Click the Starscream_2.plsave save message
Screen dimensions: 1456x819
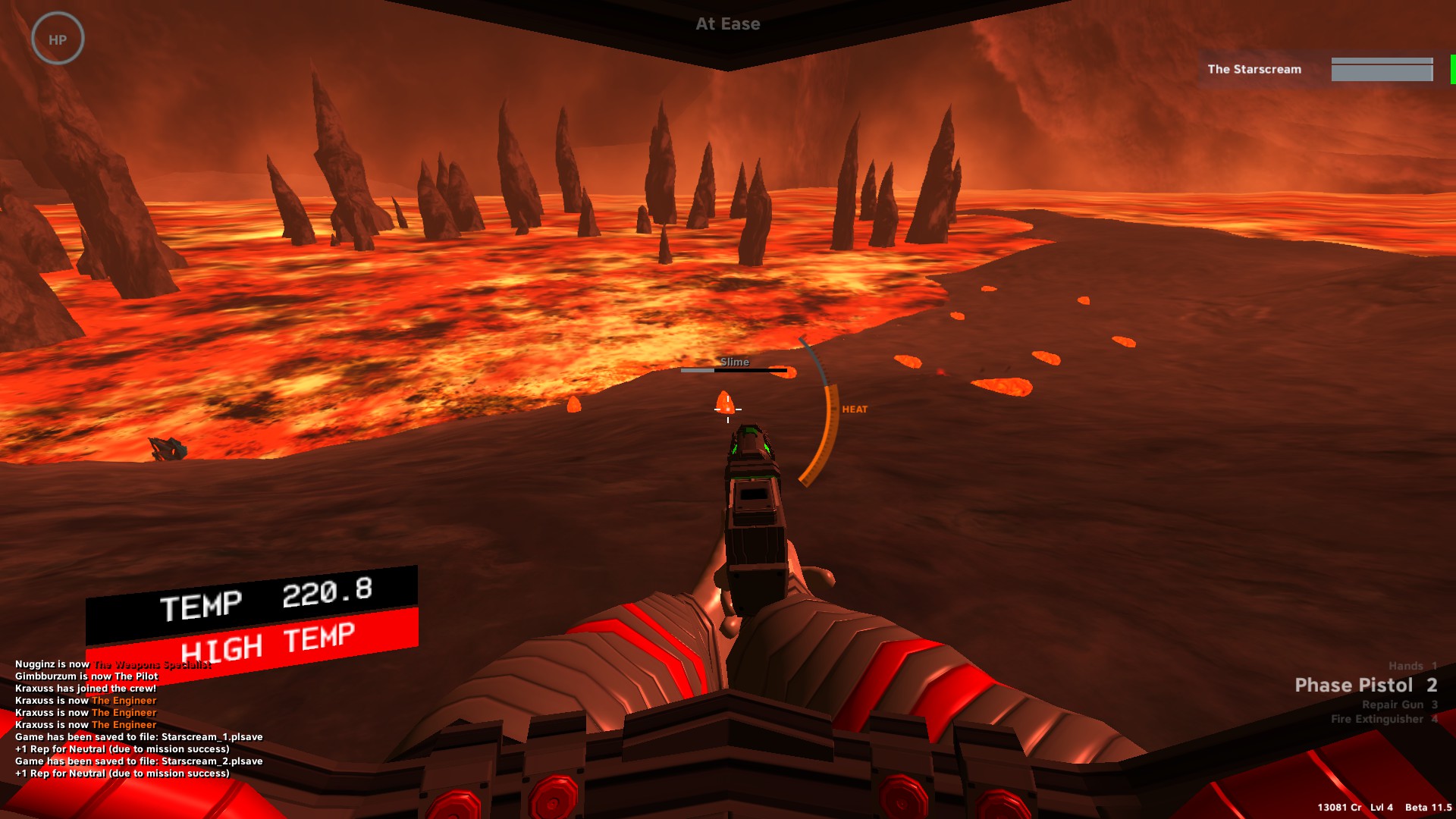click(x=139, y=761)
